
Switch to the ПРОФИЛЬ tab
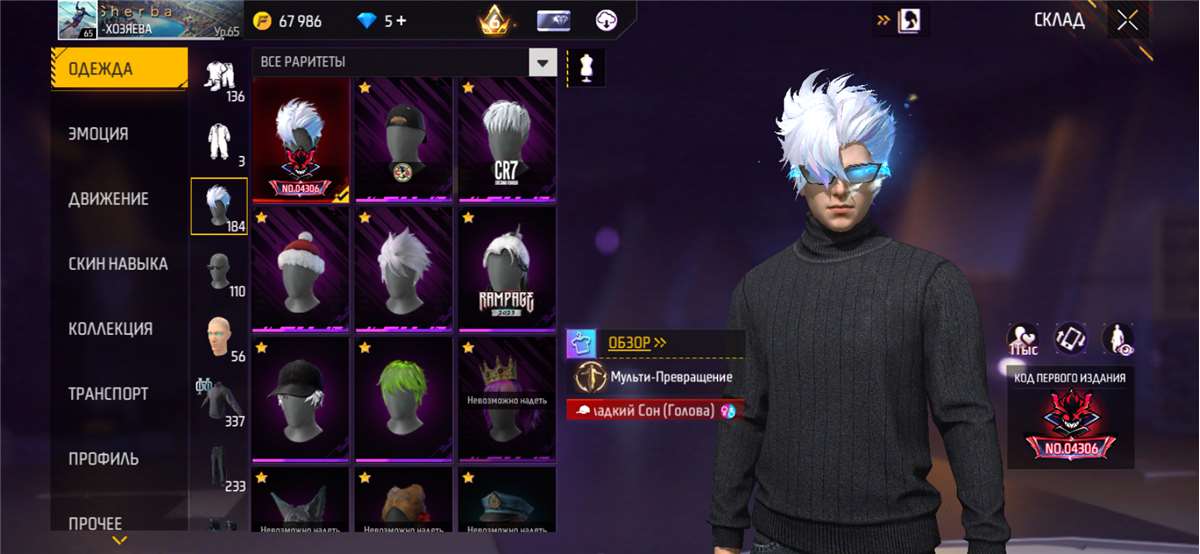[103, 459]
